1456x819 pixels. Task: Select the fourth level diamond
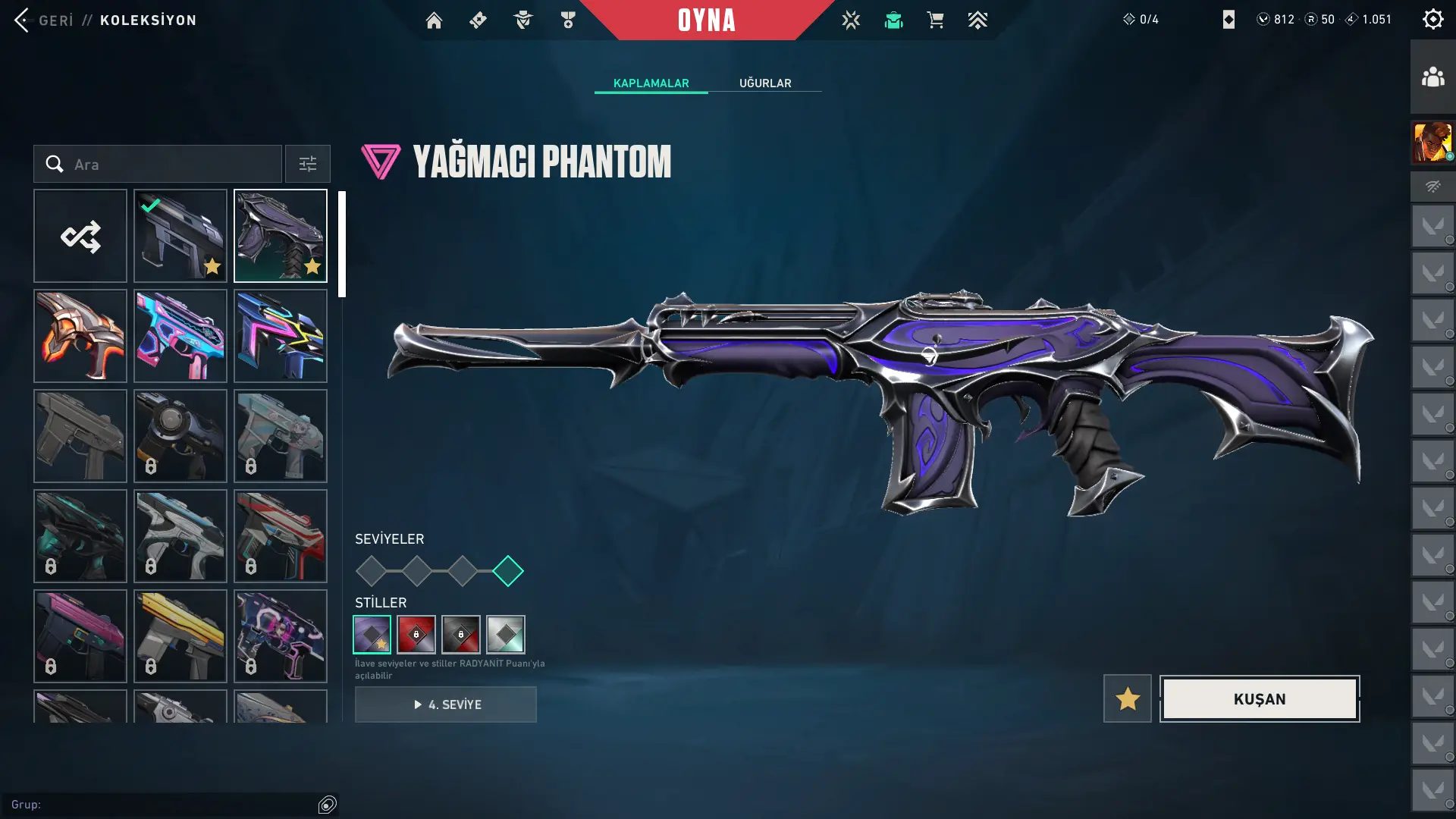(x=508, y=571)
